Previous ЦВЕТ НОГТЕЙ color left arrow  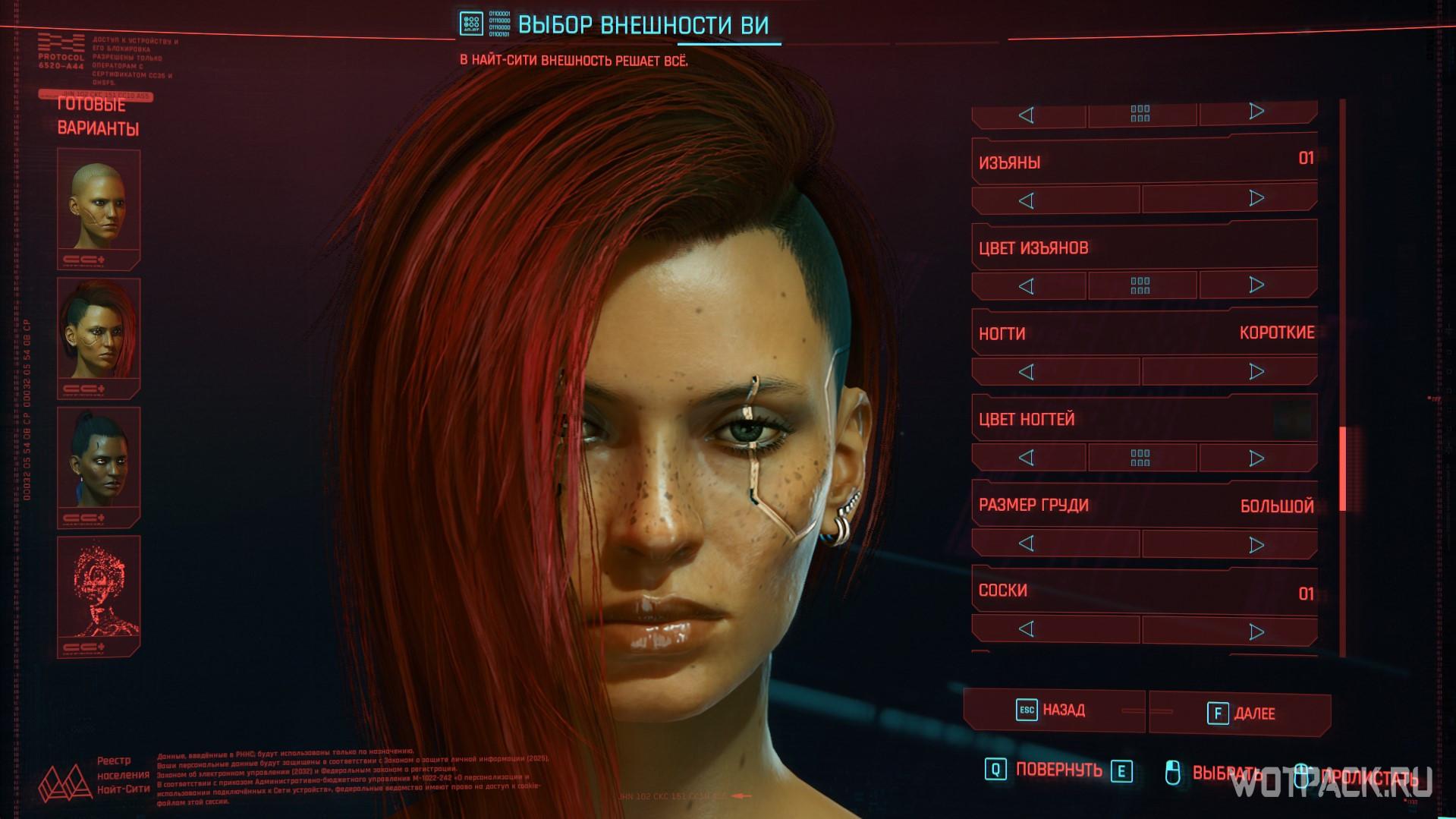[x=1027, y=458]
